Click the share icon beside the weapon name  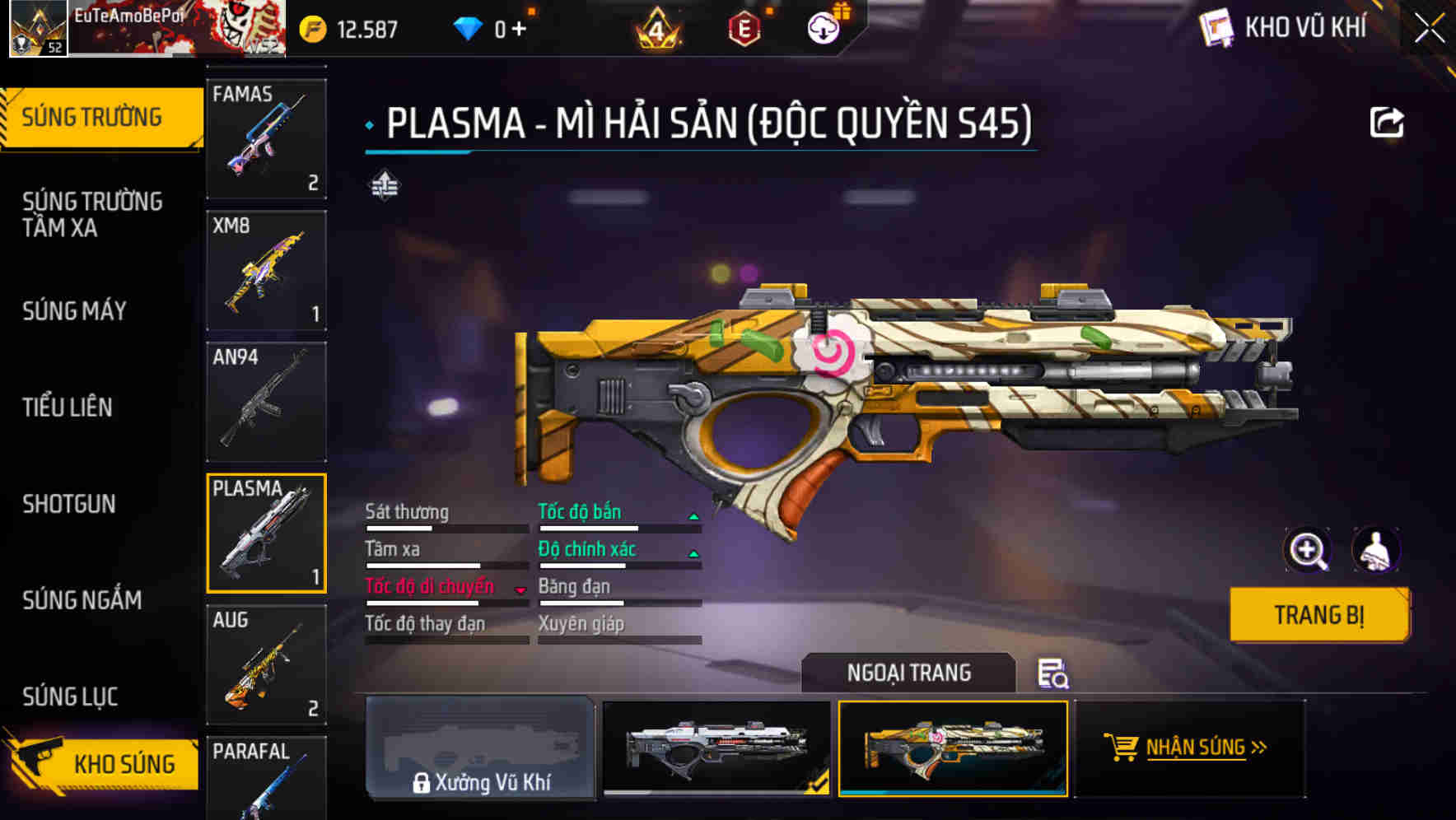1388,121
